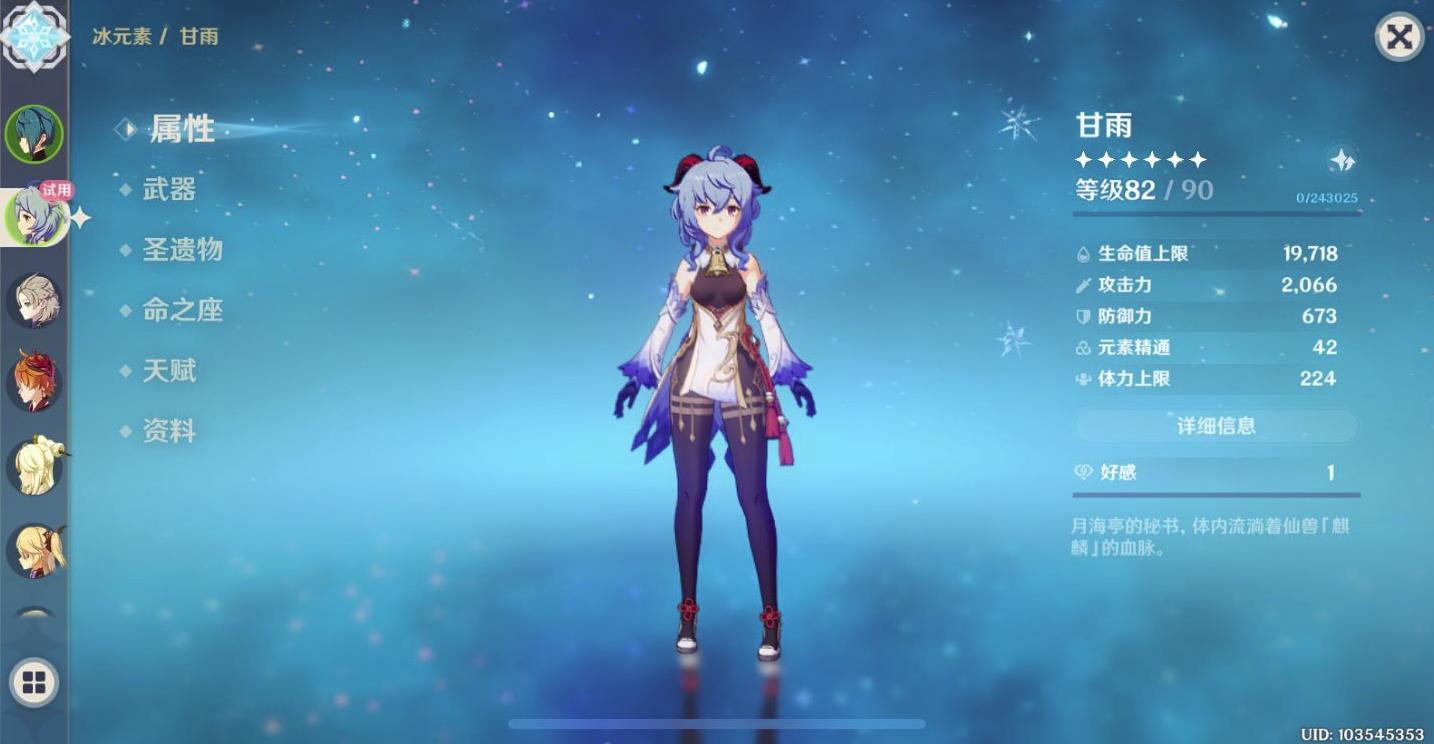The height and width of the screenshot is (744, 1434).
Task: Click the HP droplet icon in stats panel
Action: [1084, 253]
